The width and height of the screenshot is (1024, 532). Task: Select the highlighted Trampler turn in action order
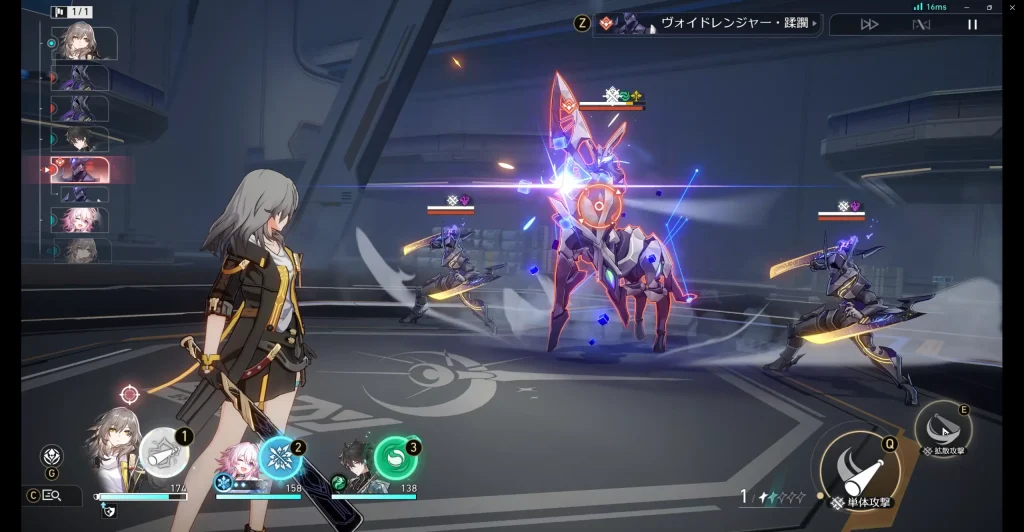coord(88,168)
